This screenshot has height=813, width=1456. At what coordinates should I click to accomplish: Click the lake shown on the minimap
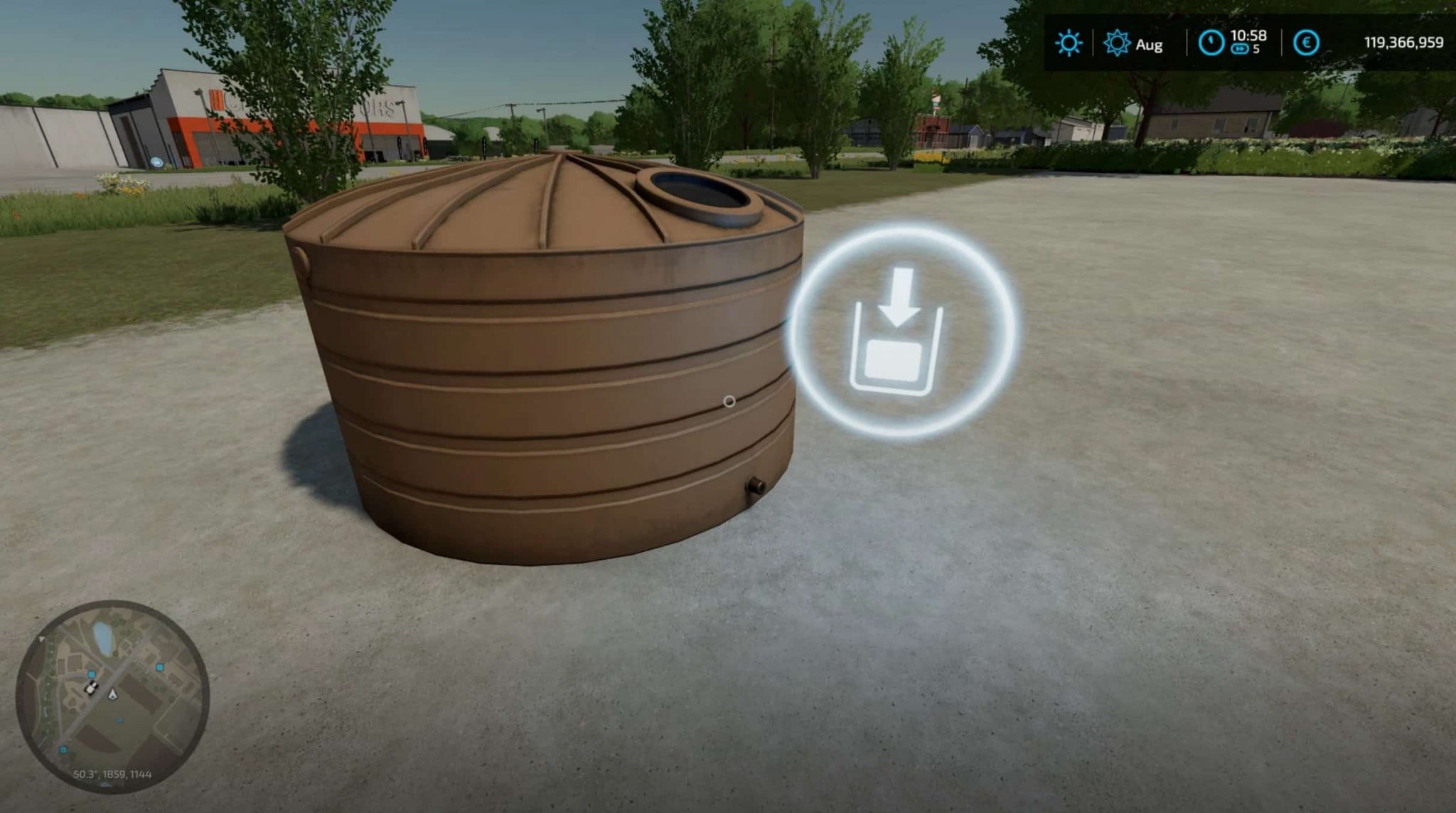point(103,637)
